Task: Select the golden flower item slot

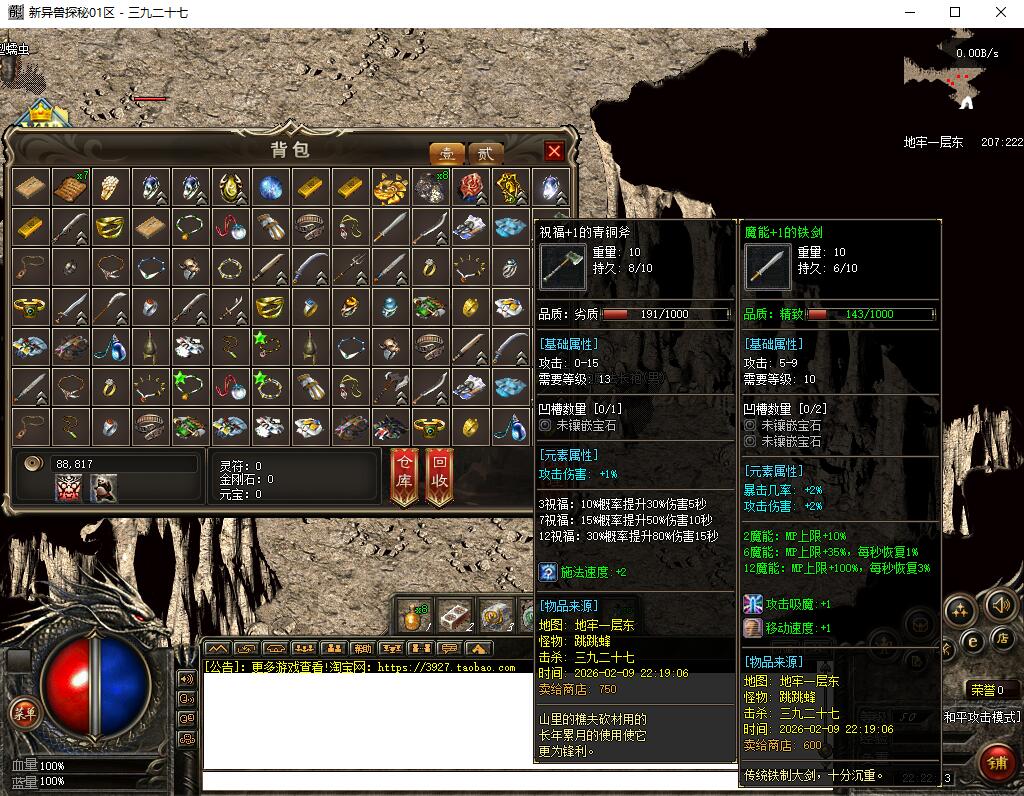Action: tap(390, 187)
